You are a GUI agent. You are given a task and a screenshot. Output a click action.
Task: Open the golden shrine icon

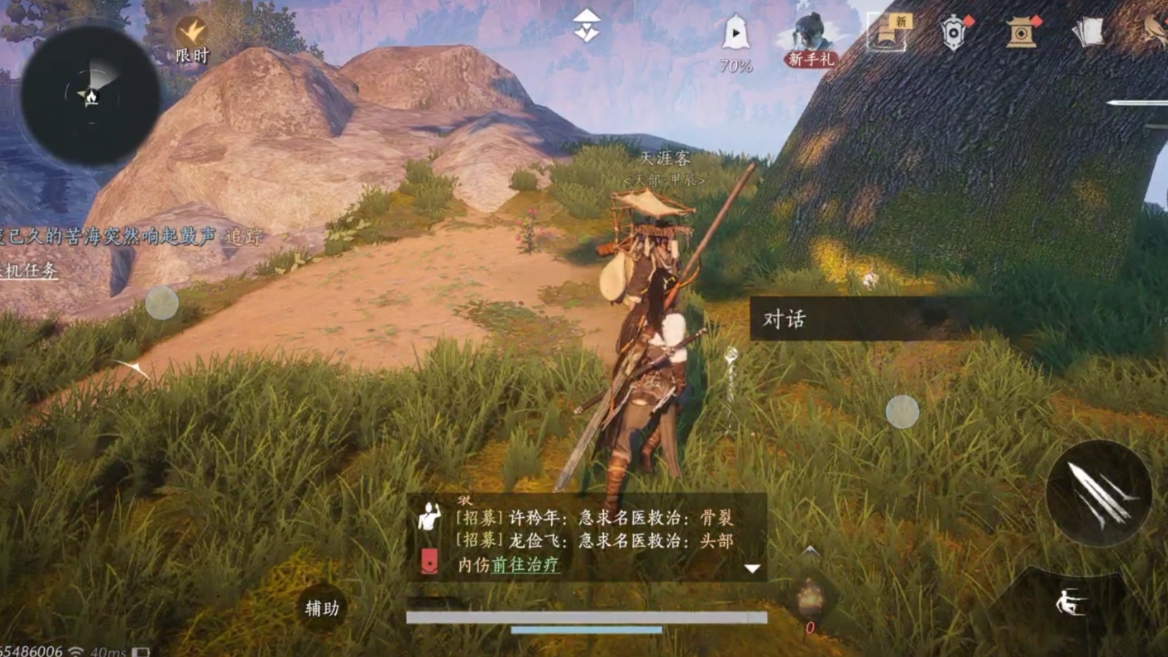tap(1022, 33)
